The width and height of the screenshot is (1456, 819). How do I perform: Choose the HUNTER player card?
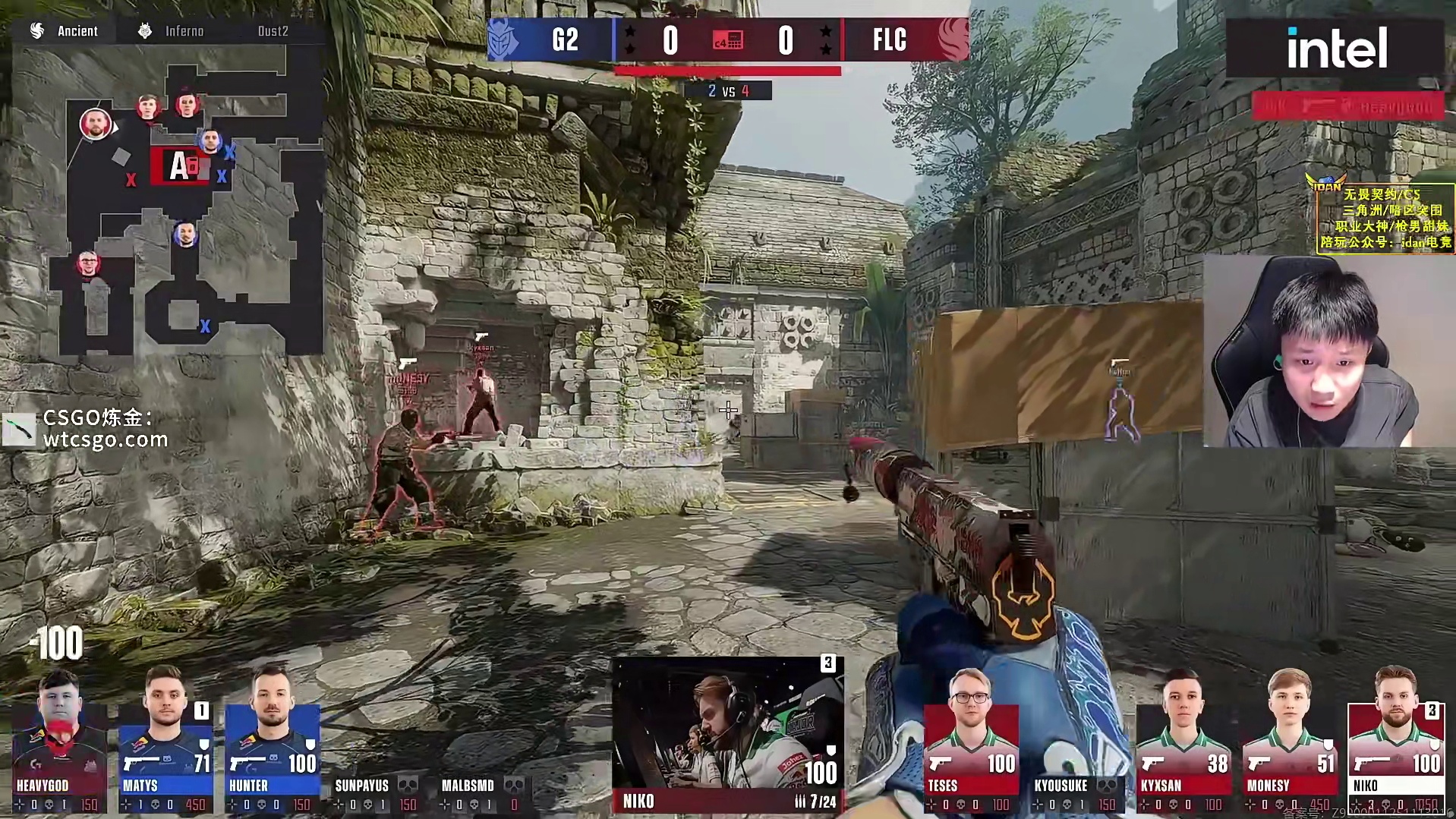point(272,740)
